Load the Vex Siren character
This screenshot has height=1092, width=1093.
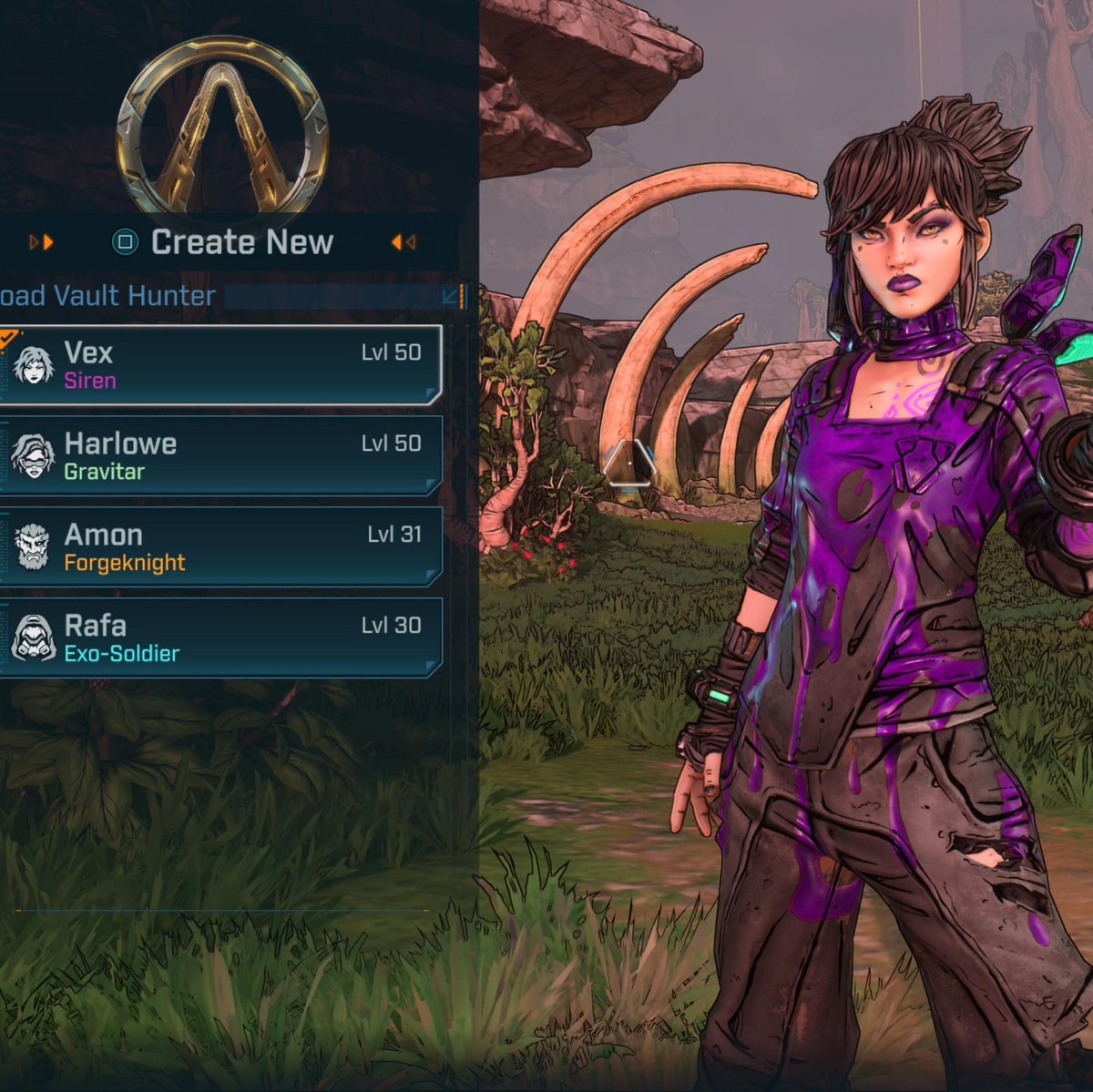pos(220,365)
